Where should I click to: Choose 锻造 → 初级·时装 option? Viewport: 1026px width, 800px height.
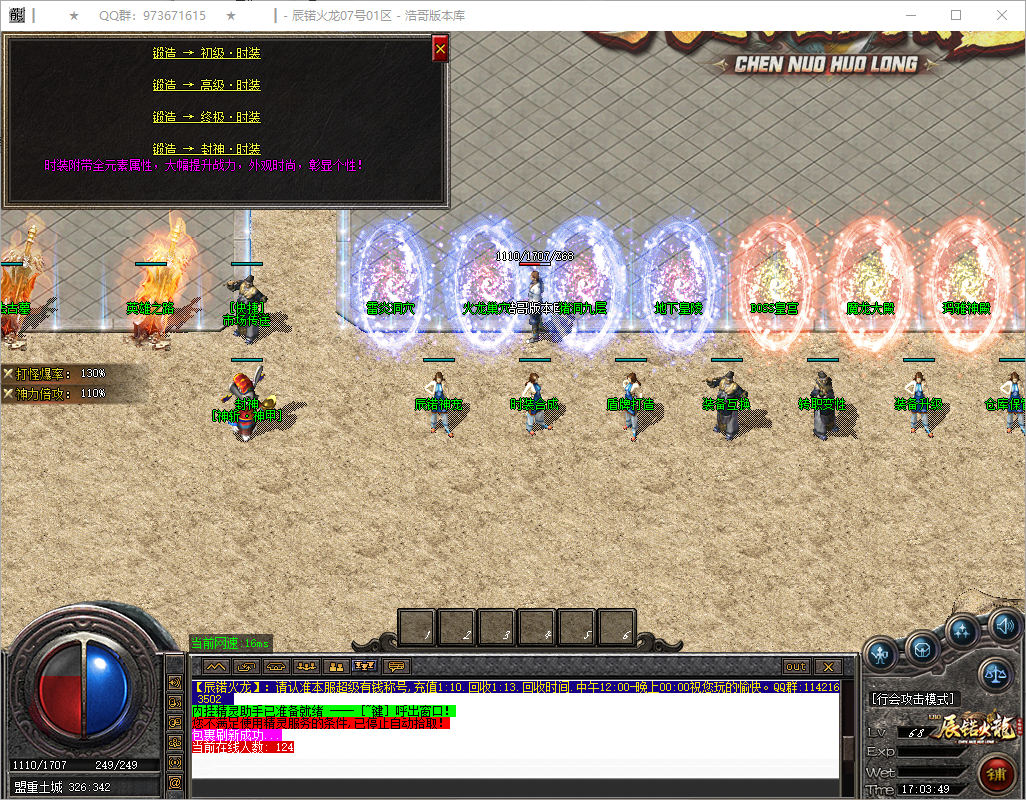click(207, 53)
